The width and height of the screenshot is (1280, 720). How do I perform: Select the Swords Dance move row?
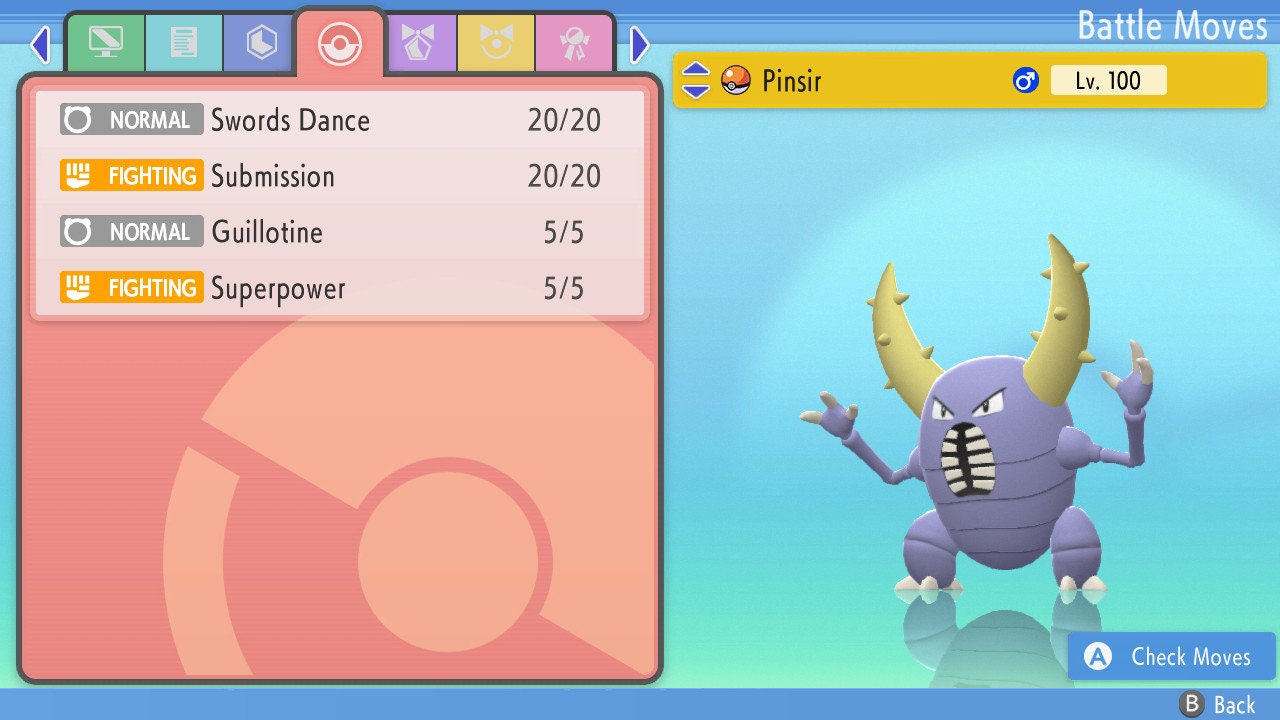pyautogui.click(x=340, y=121)
